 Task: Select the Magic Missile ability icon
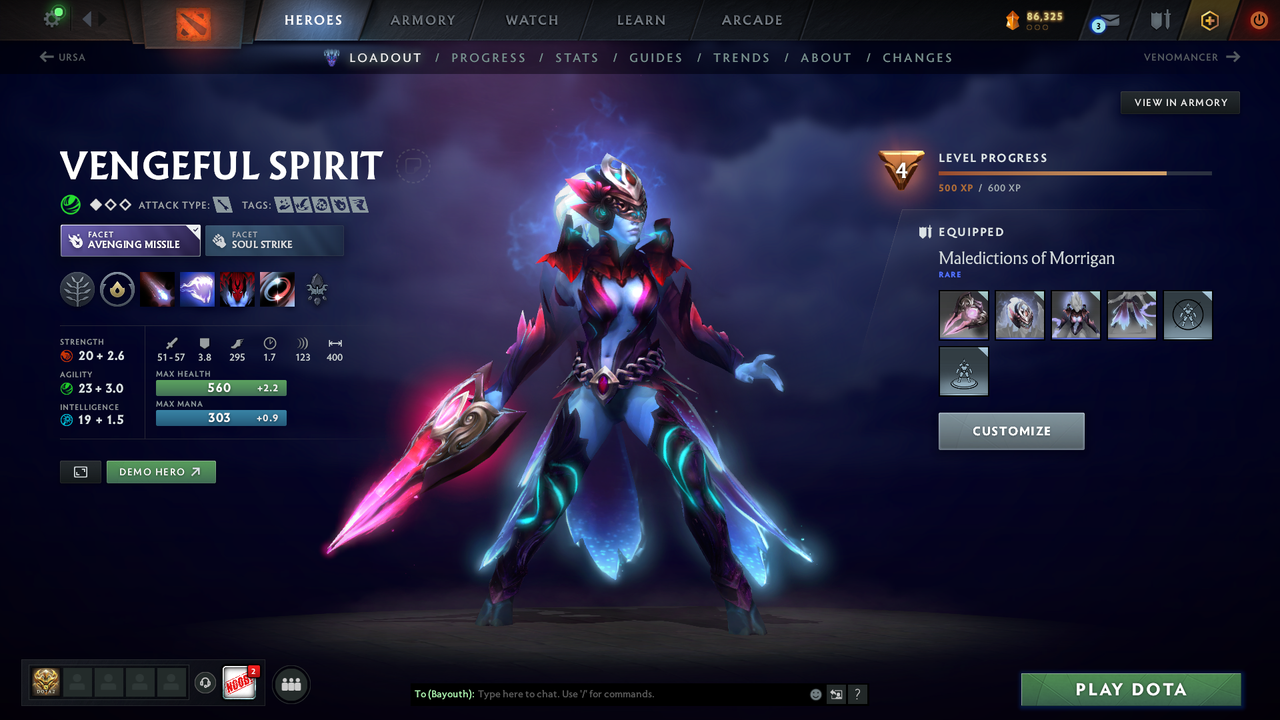coord(158,289)
